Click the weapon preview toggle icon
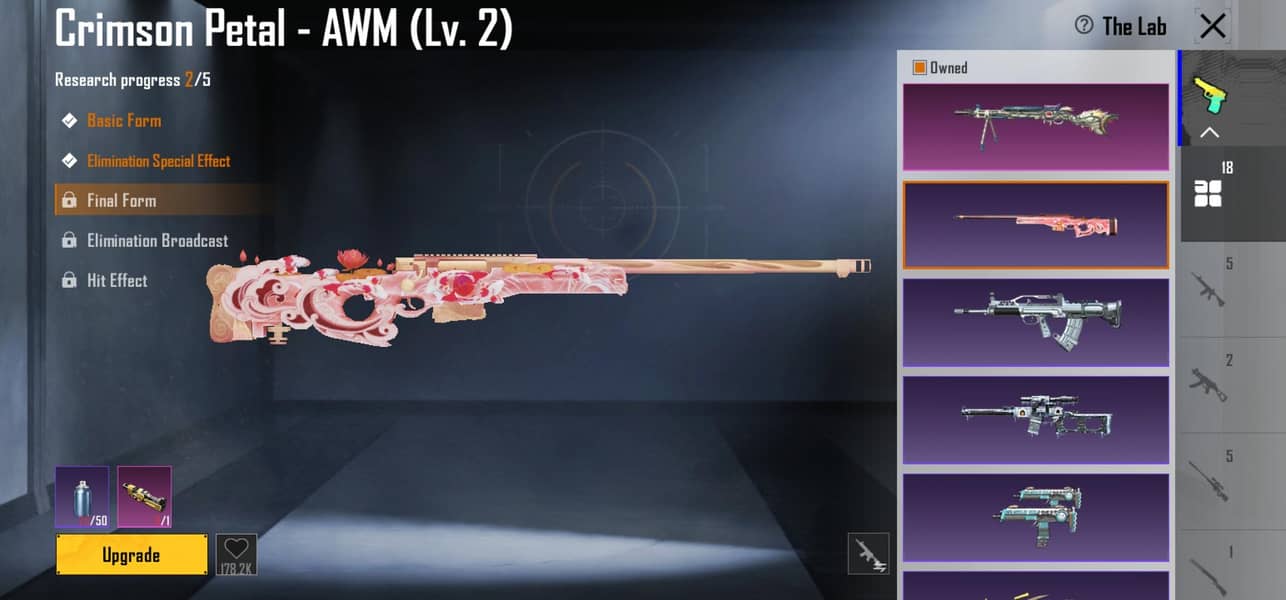 (868, 554)
